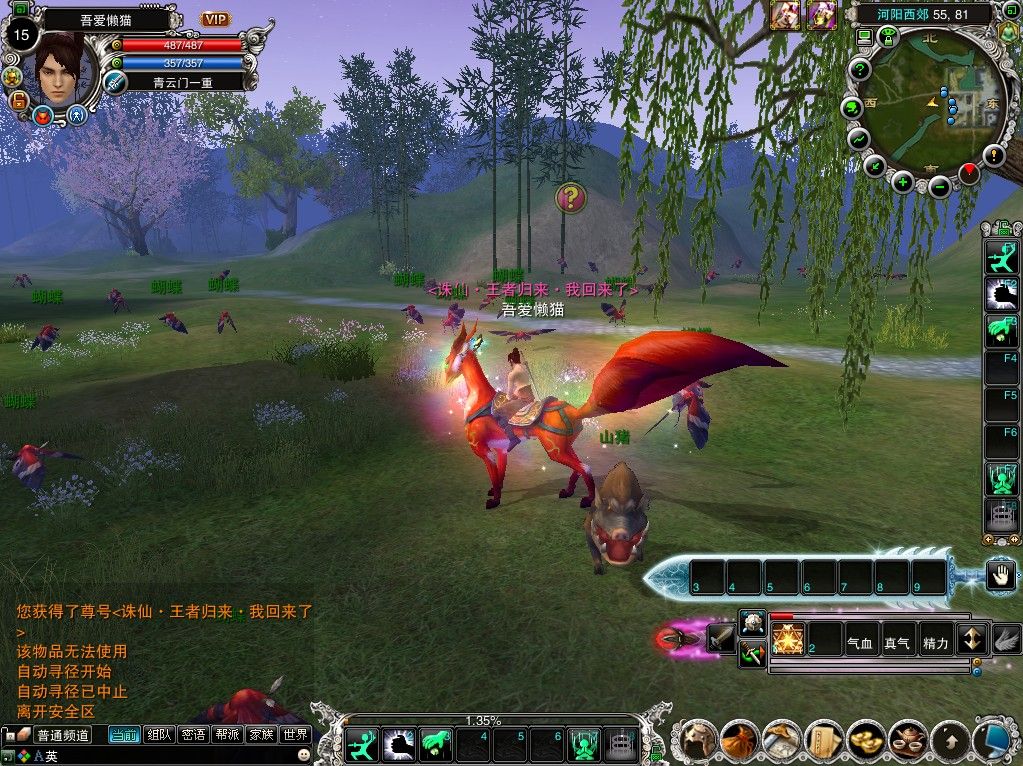Viewport: 1023px width, 766px height.
Task: Click the minimap zoom-in plus button
Action: tap(903, 181)
